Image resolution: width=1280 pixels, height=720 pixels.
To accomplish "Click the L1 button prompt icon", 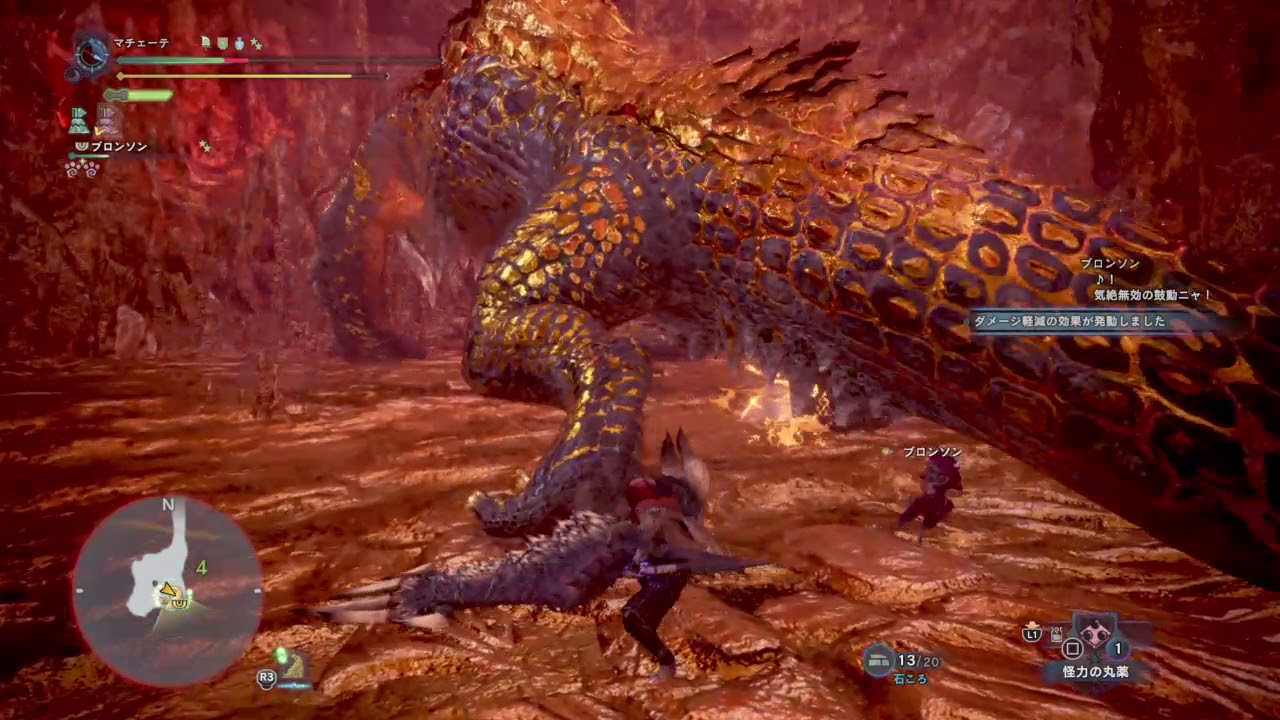I will [x=1031, y=634].
